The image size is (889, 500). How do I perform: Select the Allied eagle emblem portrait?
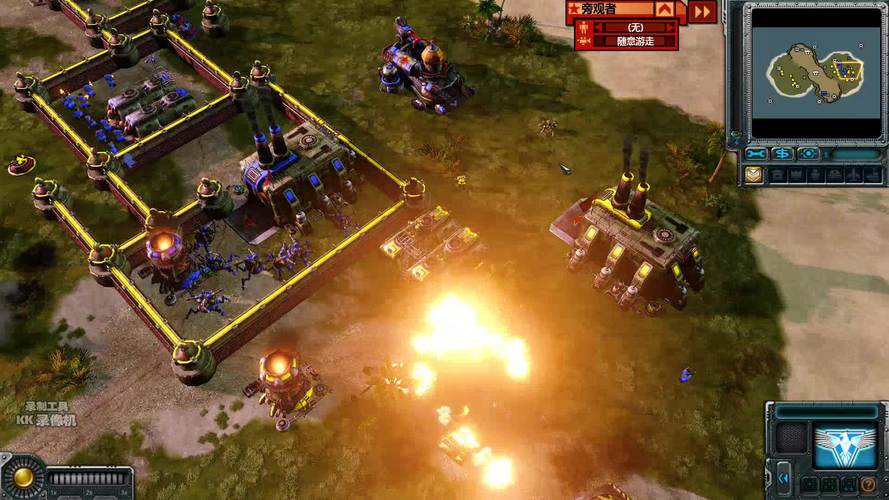[845, 443]
